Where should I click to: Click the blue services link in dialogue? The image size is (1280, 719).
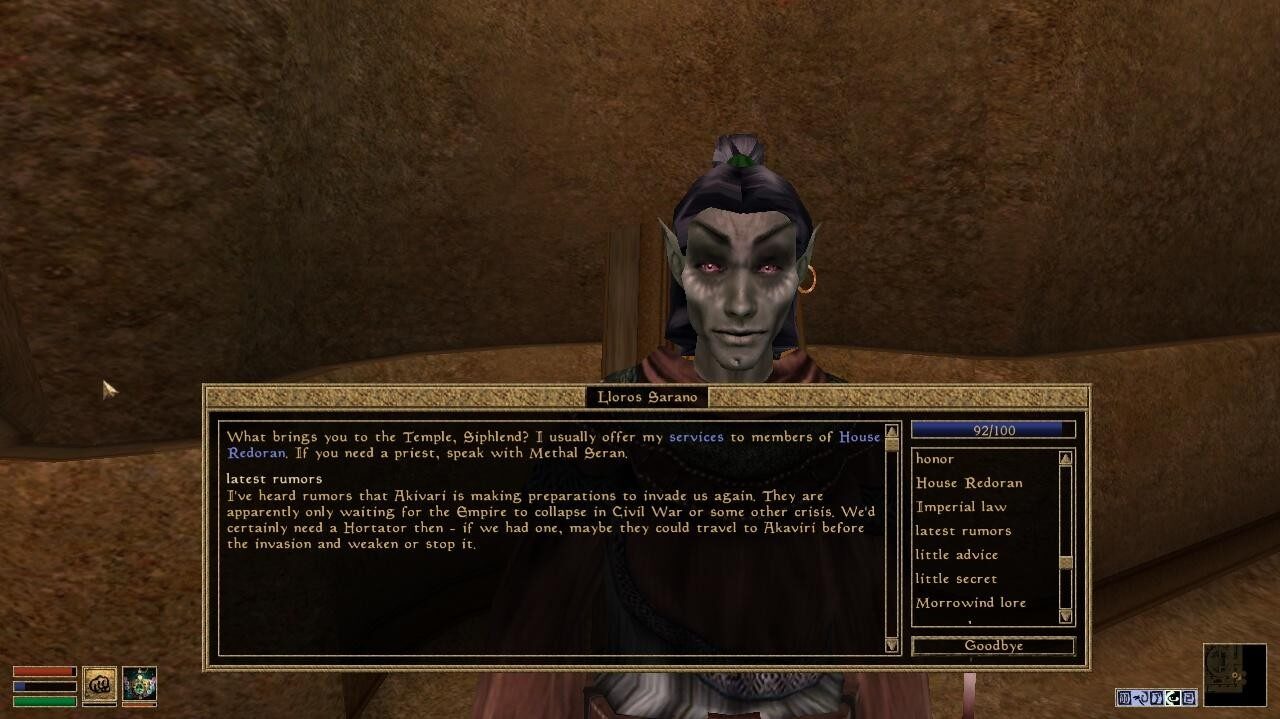[x=696, y=437]
